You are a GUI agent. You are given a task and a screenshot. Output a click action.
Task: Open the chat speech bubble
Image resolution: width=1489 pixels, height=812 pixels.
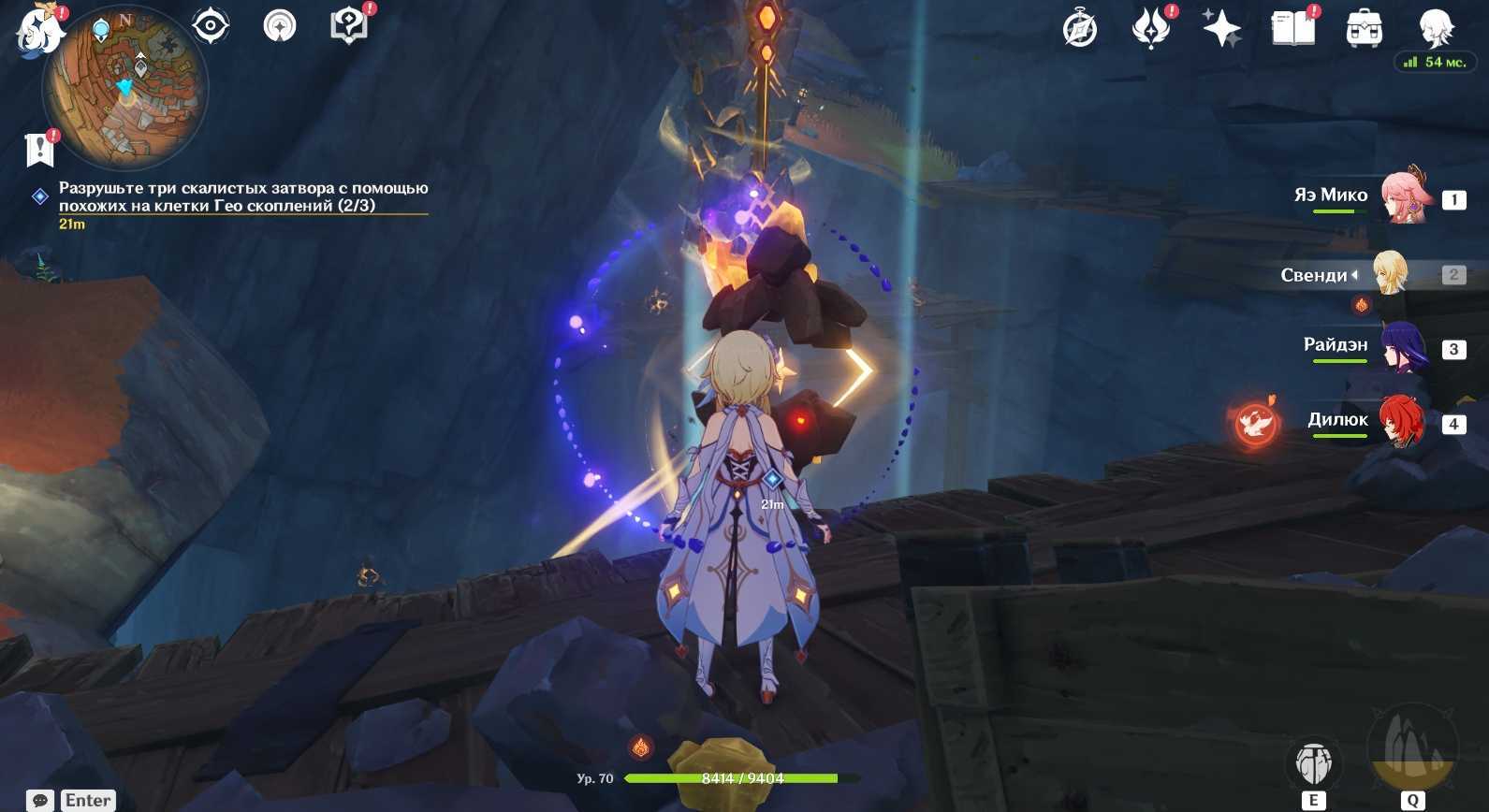tap(40, 801)
